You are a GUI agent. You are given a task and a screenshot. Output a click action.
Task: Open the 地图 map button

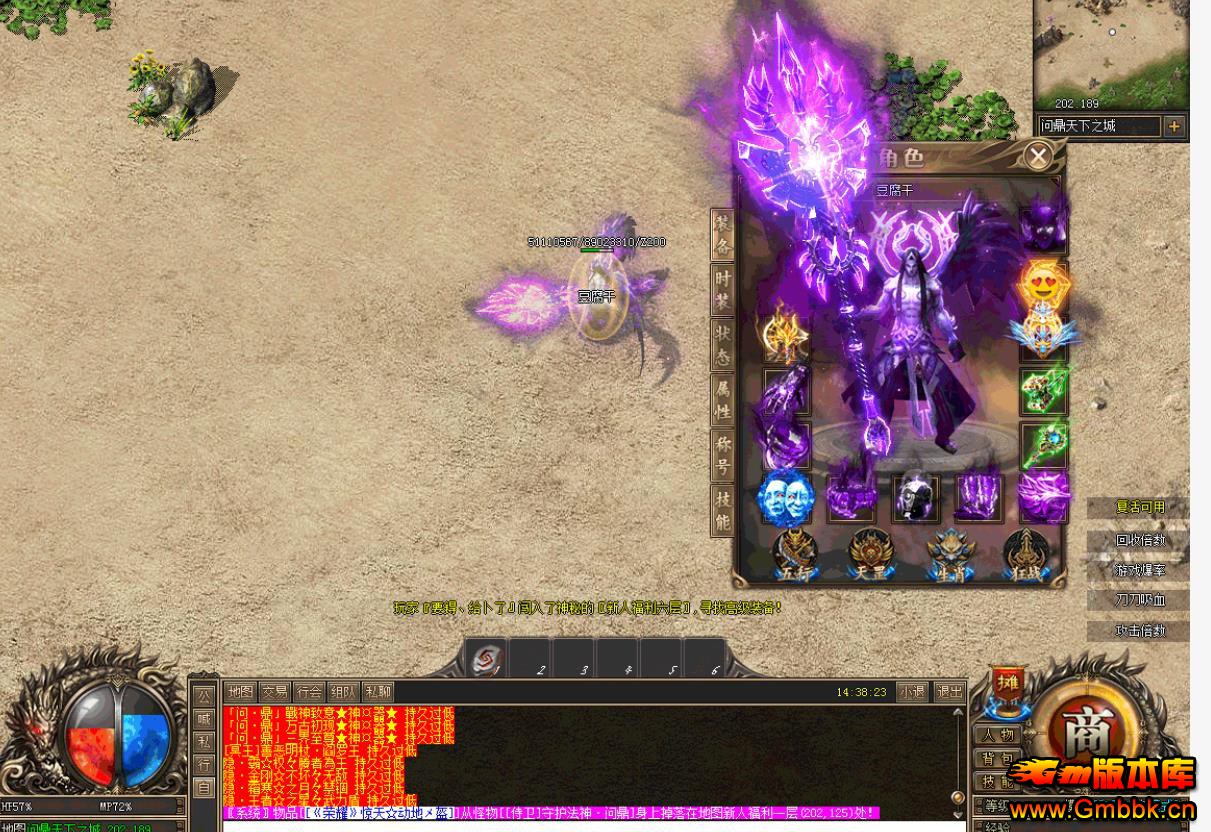(x=240, y=692)
